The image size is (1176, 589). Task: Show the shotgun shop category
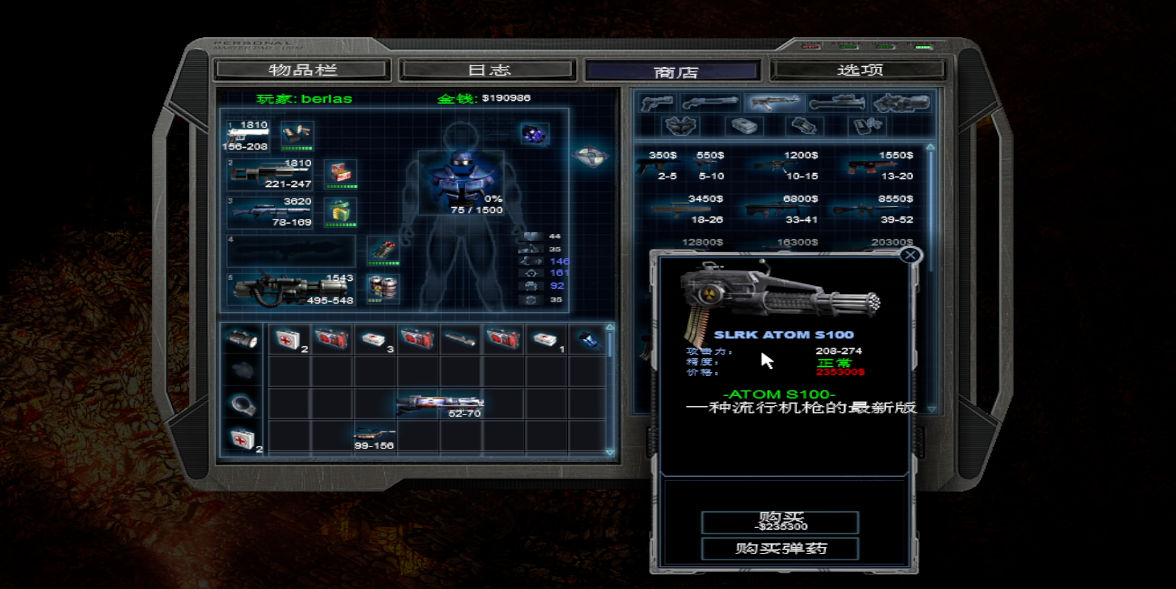[x=709, y=103]
